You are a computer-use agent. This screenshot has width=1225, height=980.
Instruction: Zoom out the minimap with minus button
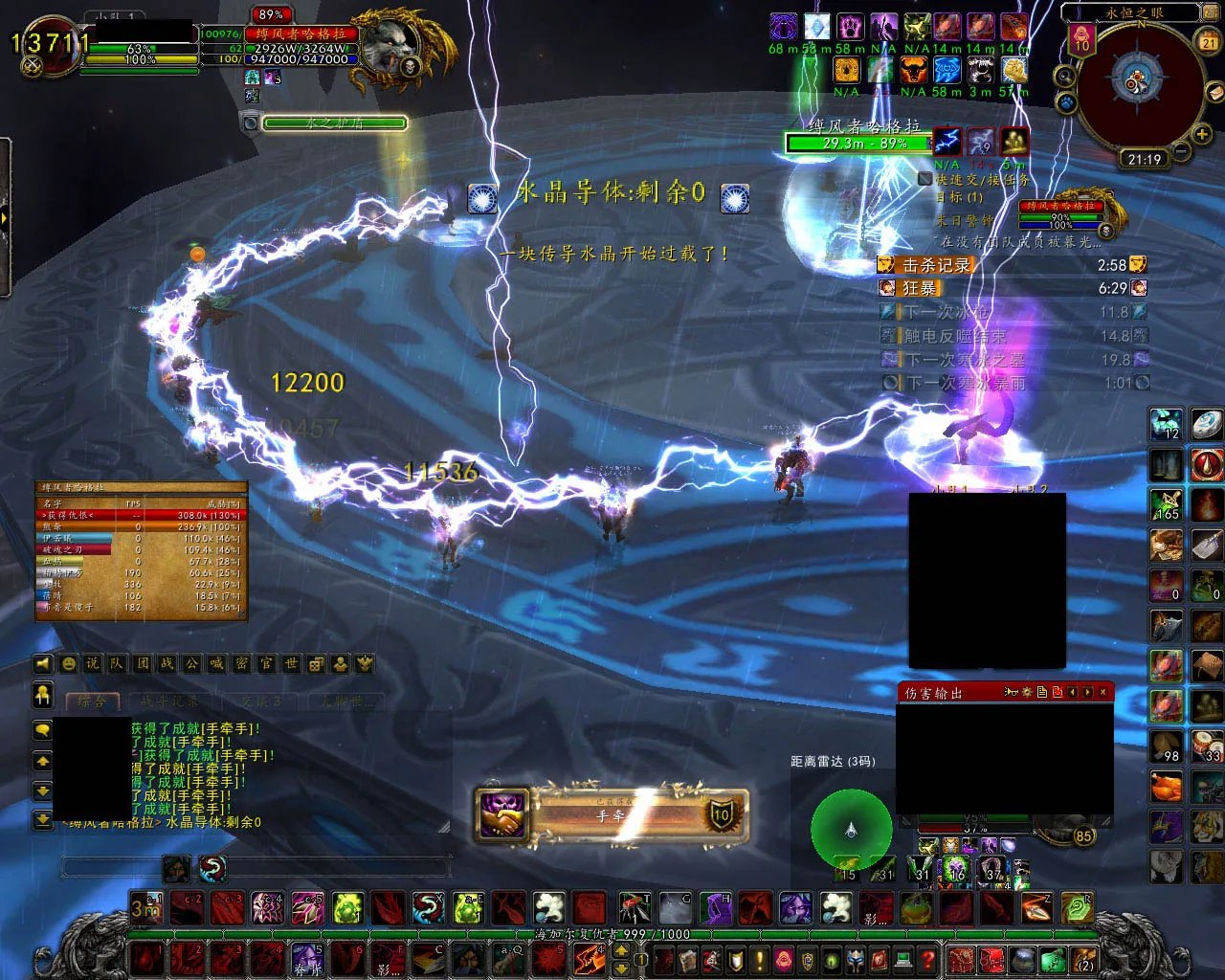[1180, 151]
